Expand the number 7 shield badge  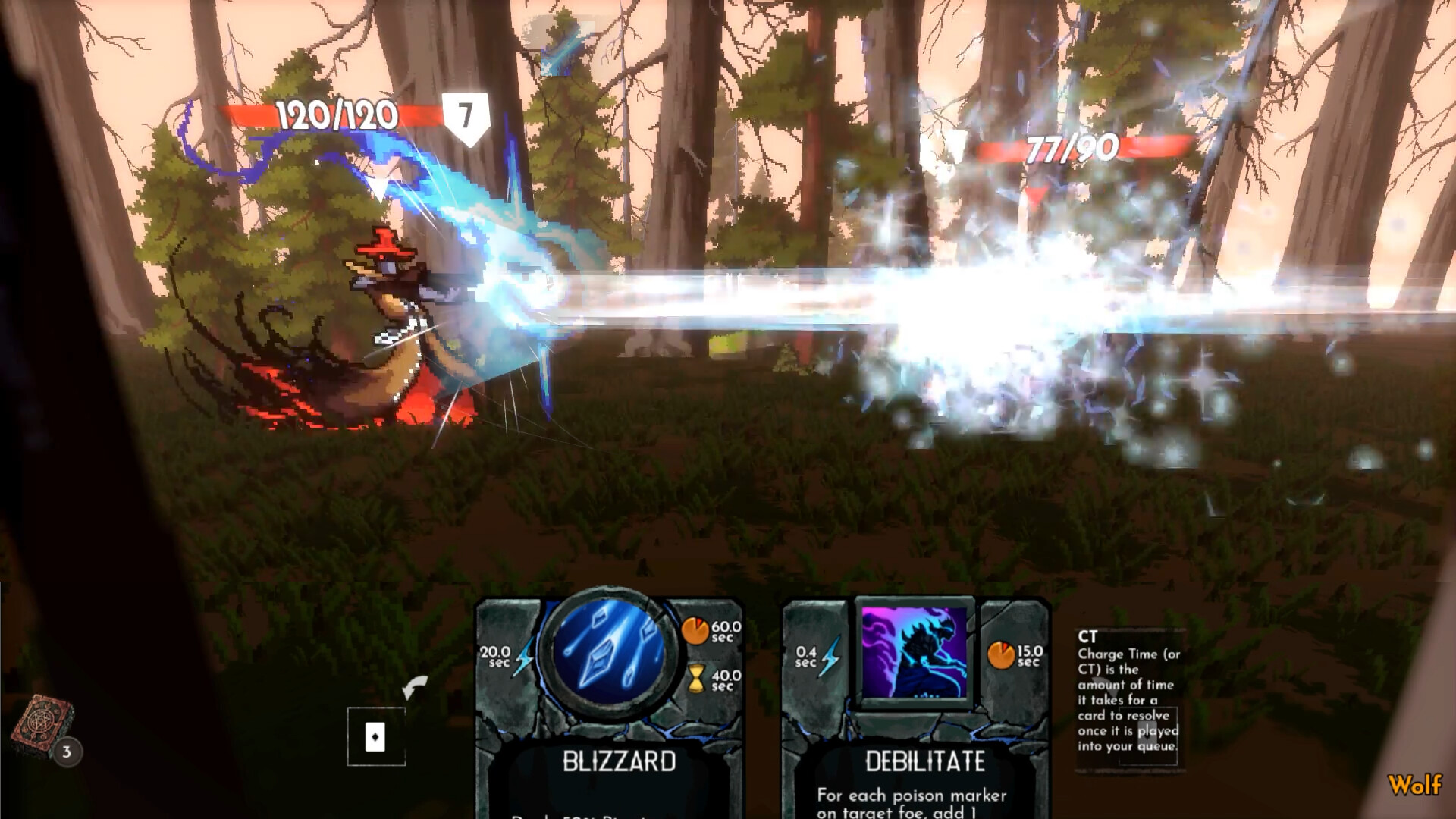[x=466, y=115]
